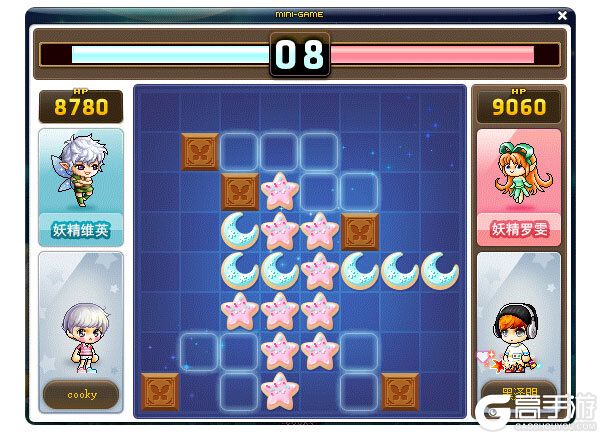Select the butterfly block in the bottom-right corner

(399, 390)
